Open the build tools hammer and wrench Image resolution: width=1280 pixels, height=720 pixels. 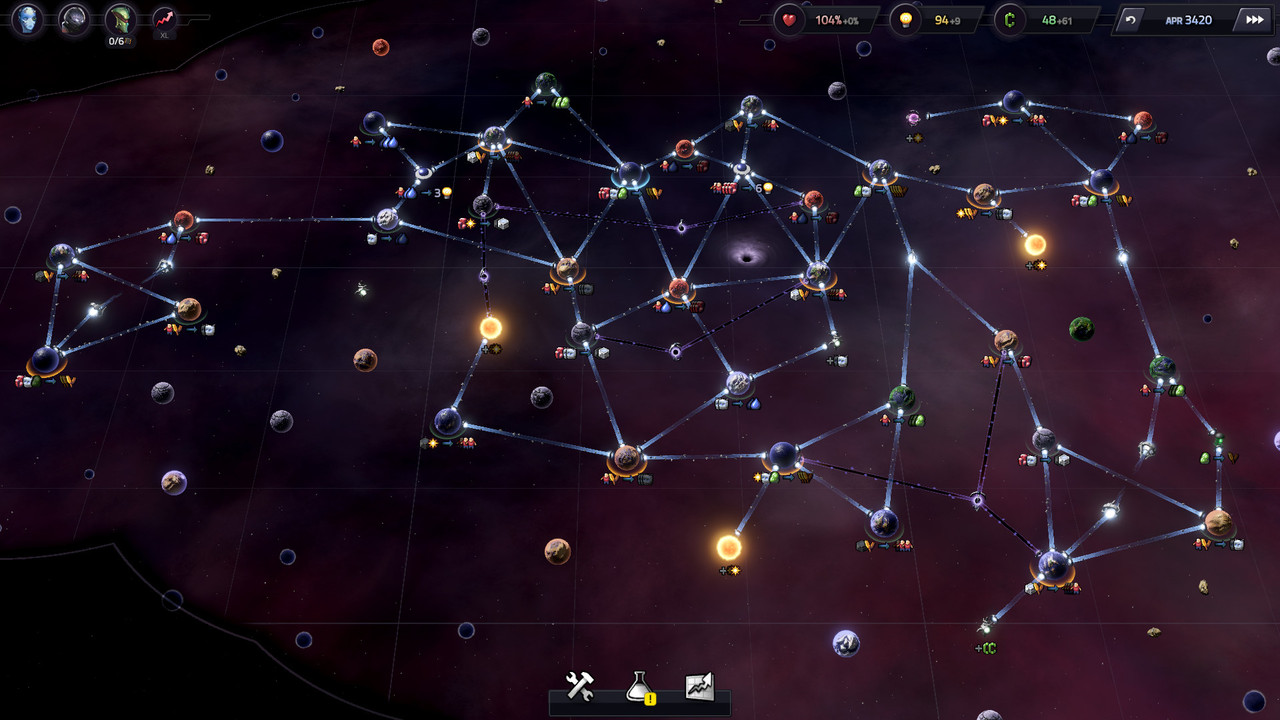[580, 686]
